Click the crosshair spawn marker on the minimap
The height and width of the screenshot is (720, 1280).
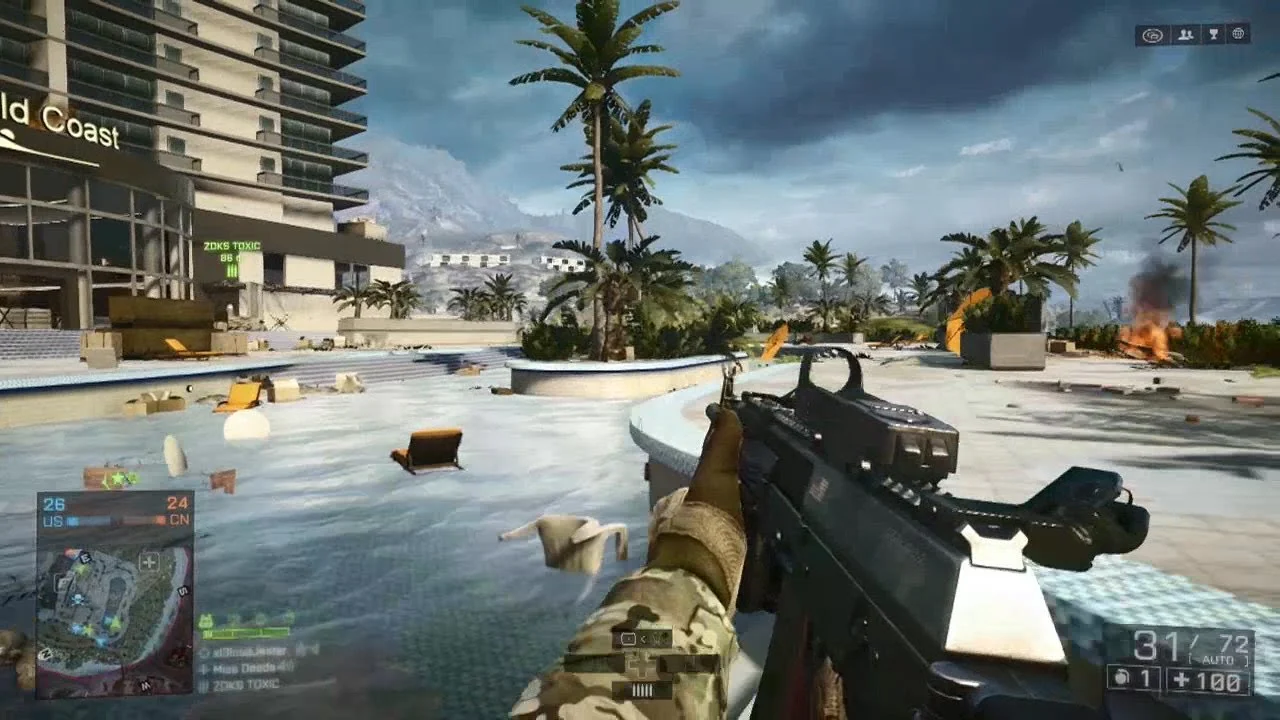[x=148, y=563]
